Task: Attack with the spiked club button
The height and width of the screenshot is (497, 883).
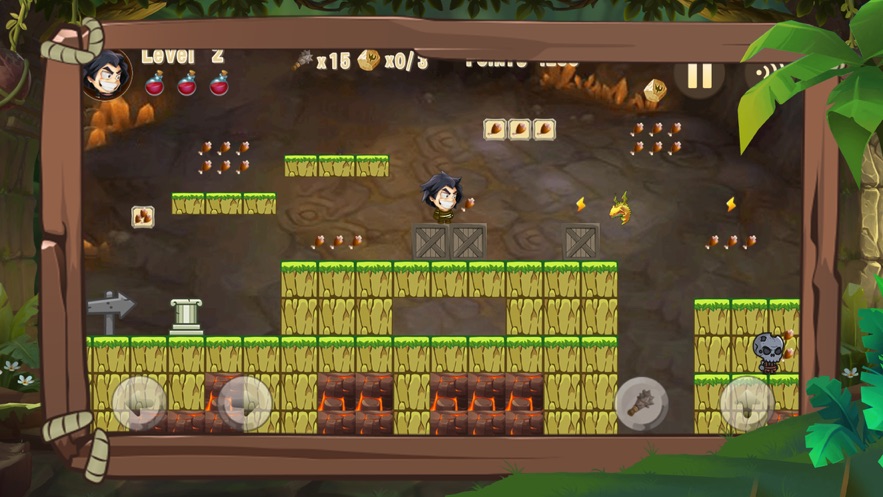Action: coord(641,403)
